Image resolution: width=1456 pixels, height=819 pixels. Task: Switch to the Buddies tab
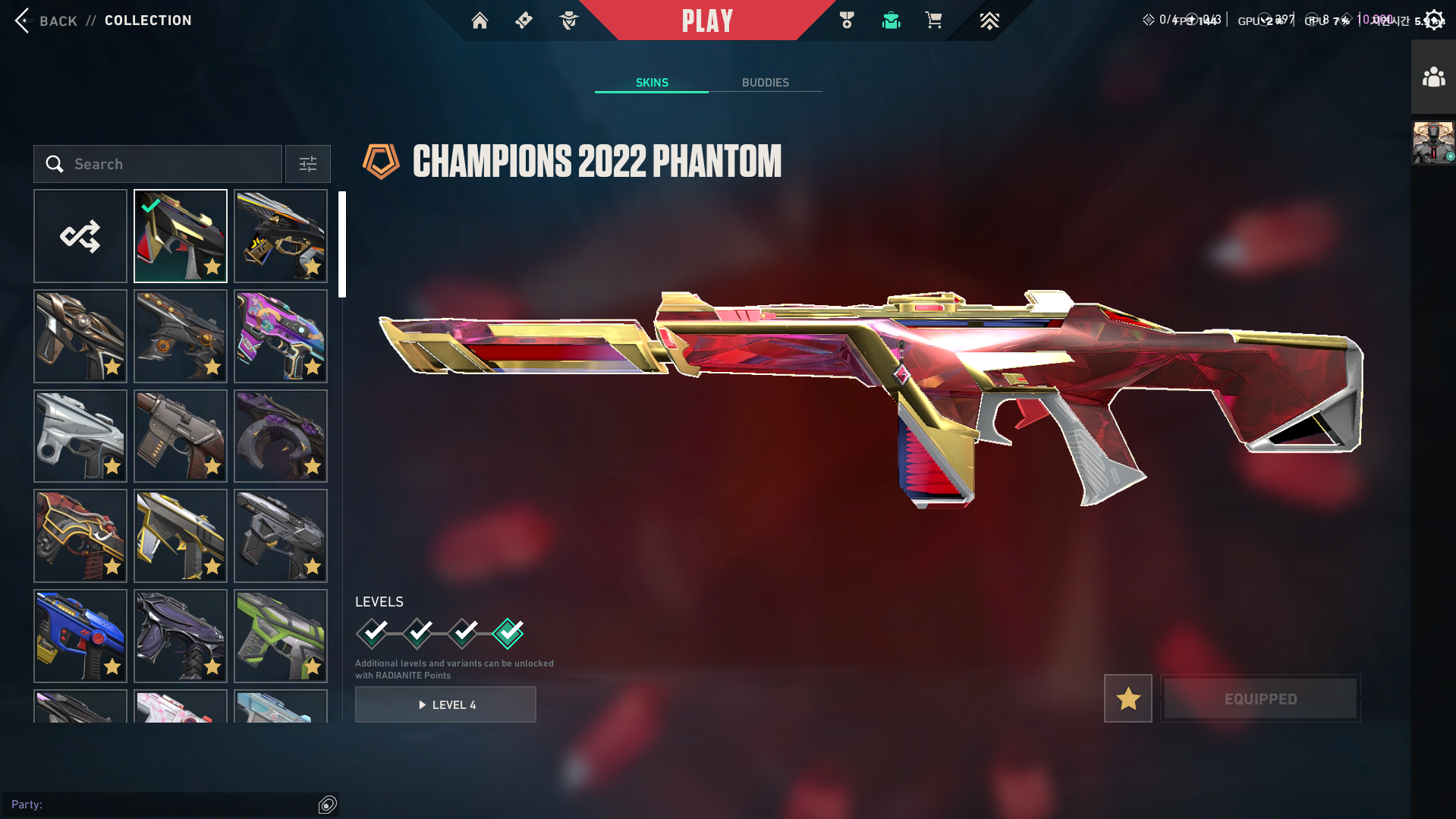[765, 83]
